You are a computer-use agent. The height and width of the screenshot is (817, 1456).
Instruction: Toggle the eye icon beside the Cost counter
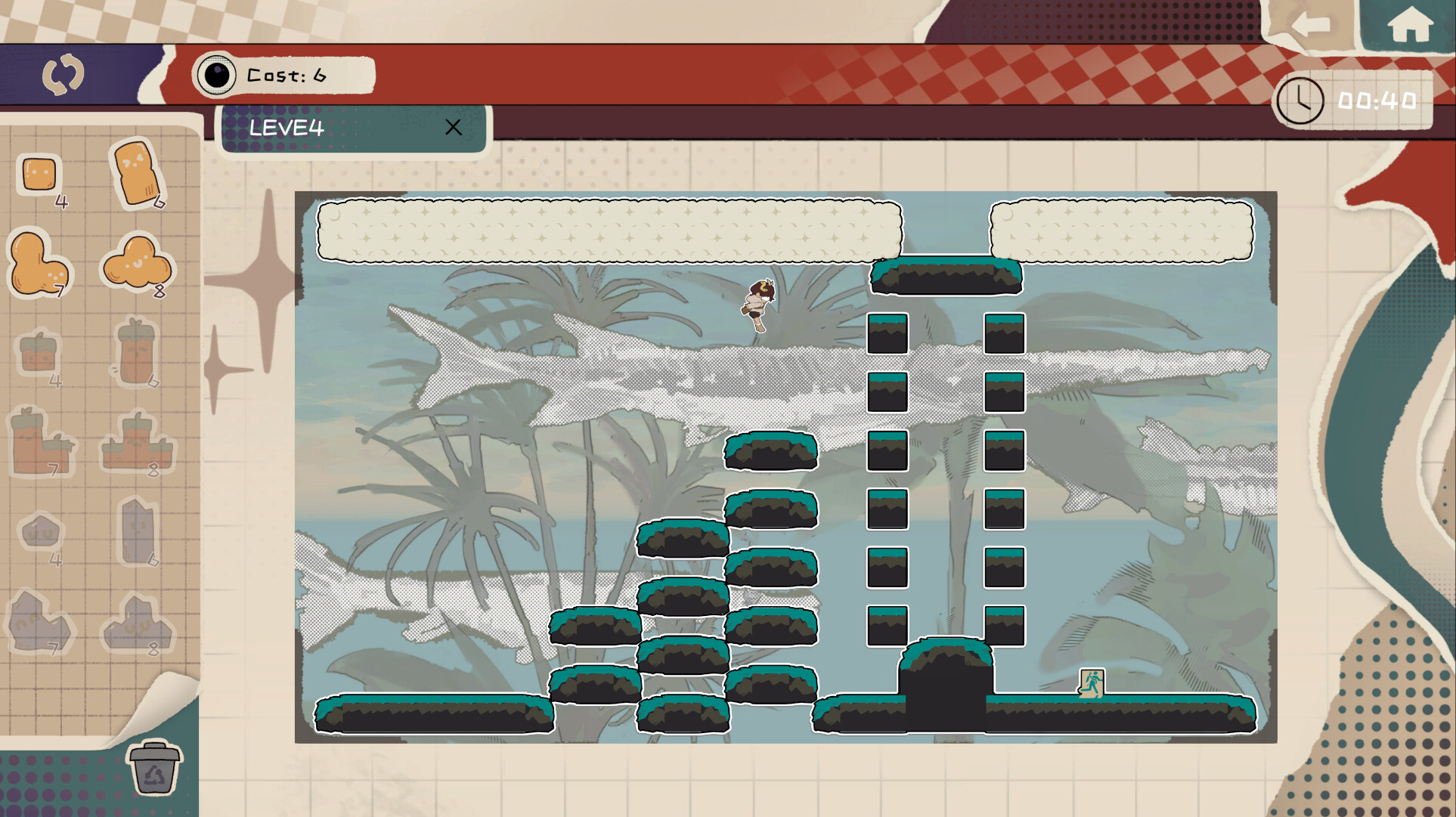[x=217, y=73]
